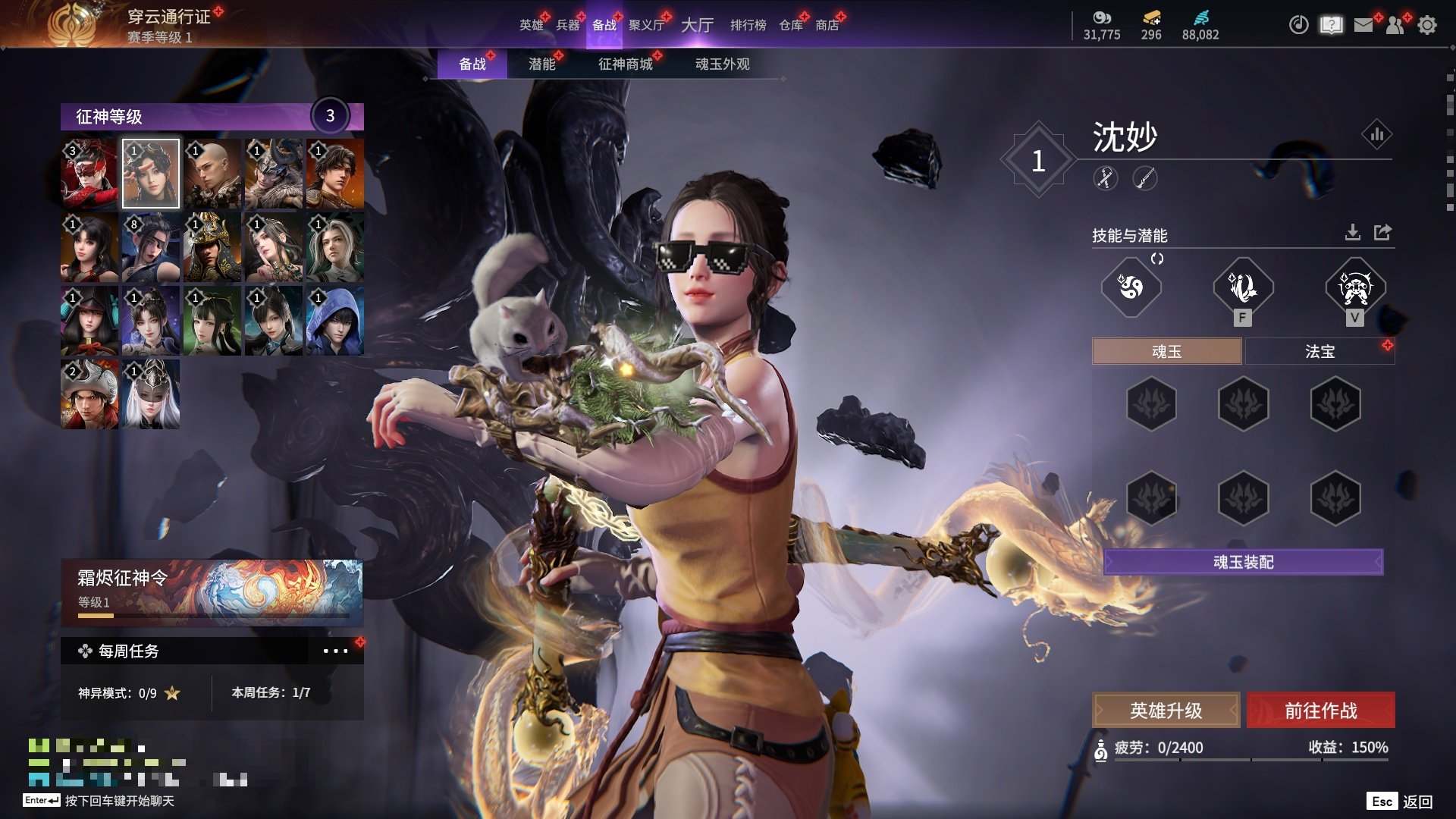
Task: Check the mail envelope icon
Action: (1363, 25)
